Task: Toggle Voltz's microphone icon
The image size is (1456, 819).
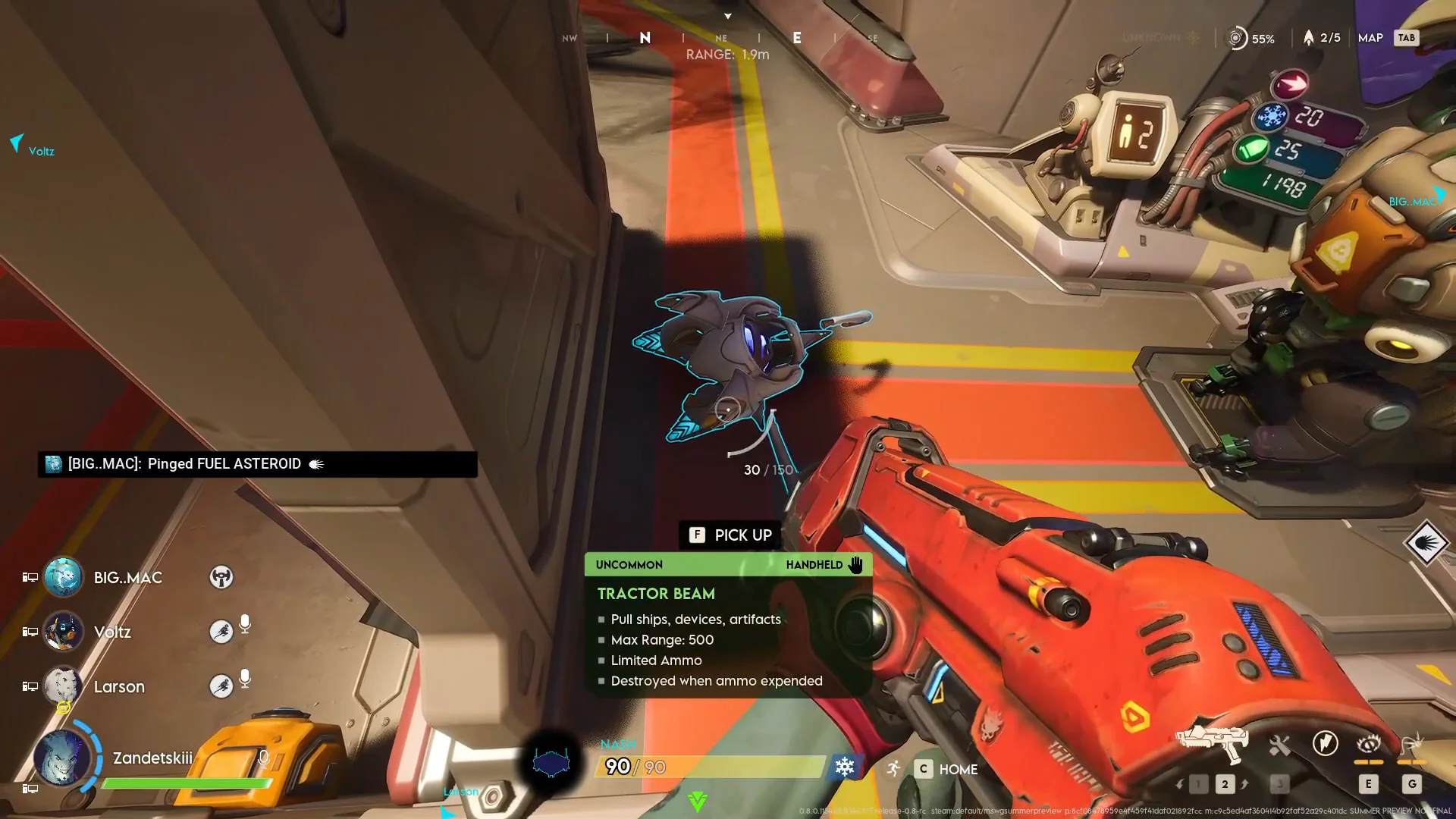Action: (x=245, y=624)
